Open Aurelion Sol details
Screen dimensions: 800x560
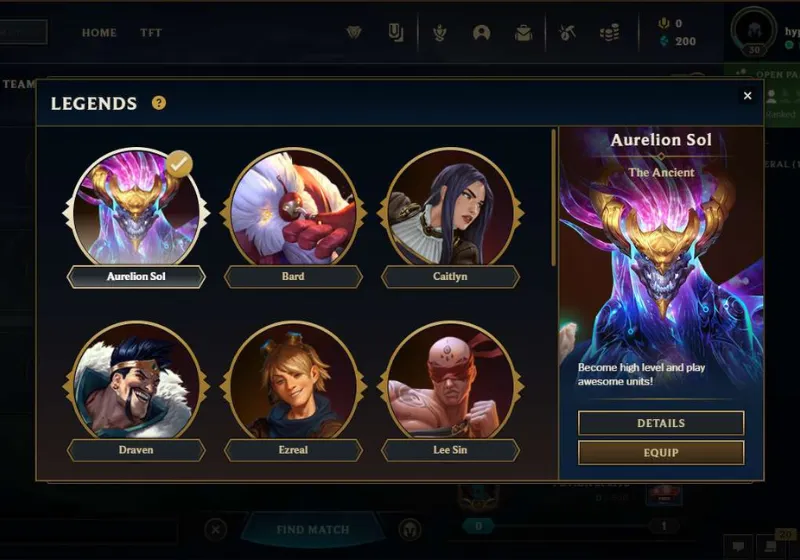661,423
